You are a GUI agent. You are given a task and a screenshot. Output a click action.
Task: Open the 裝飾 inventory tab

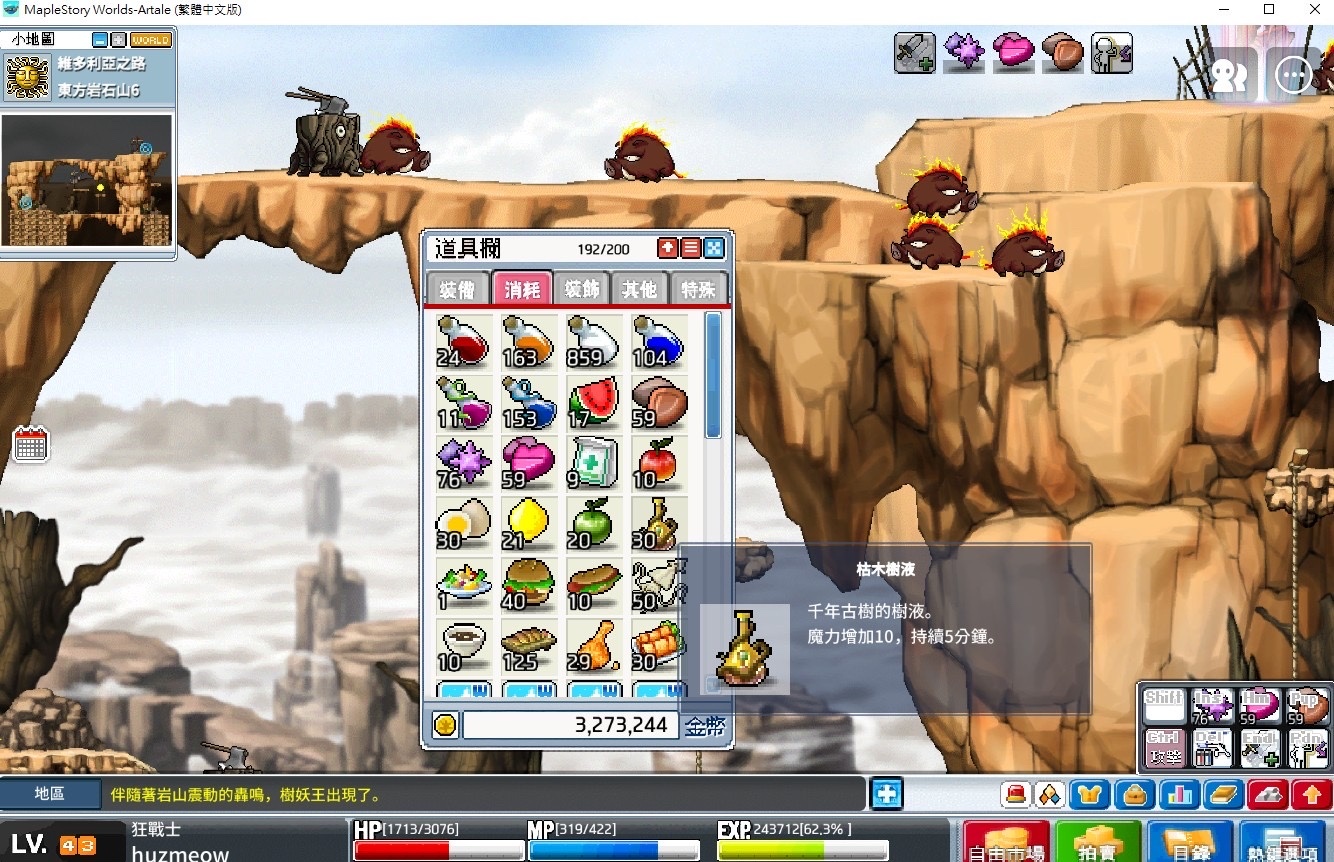(581, 290)
